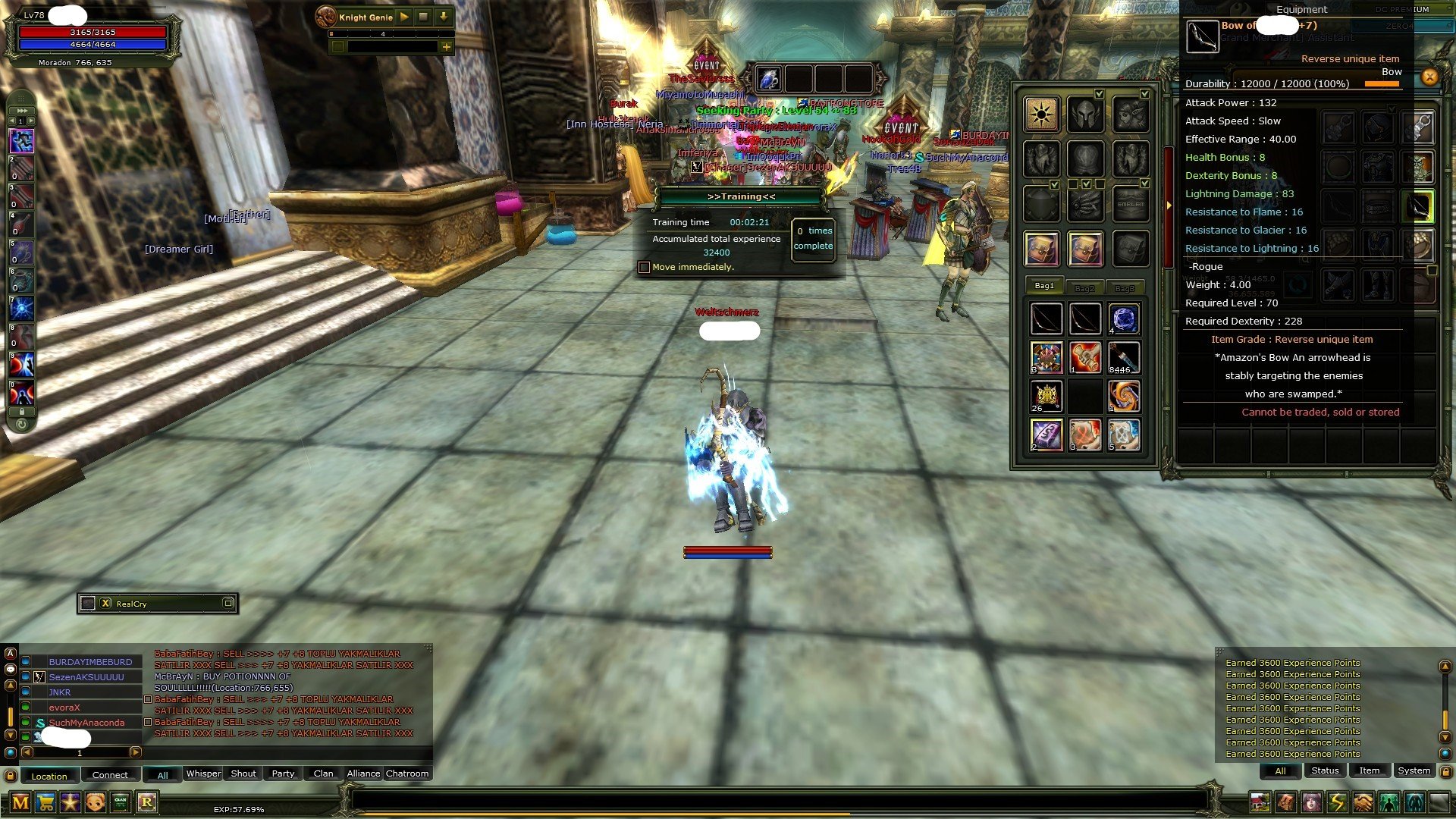The image size is (1456, 819).
Task: Switch chat to the Shout channel
Action: click(243, 773)
